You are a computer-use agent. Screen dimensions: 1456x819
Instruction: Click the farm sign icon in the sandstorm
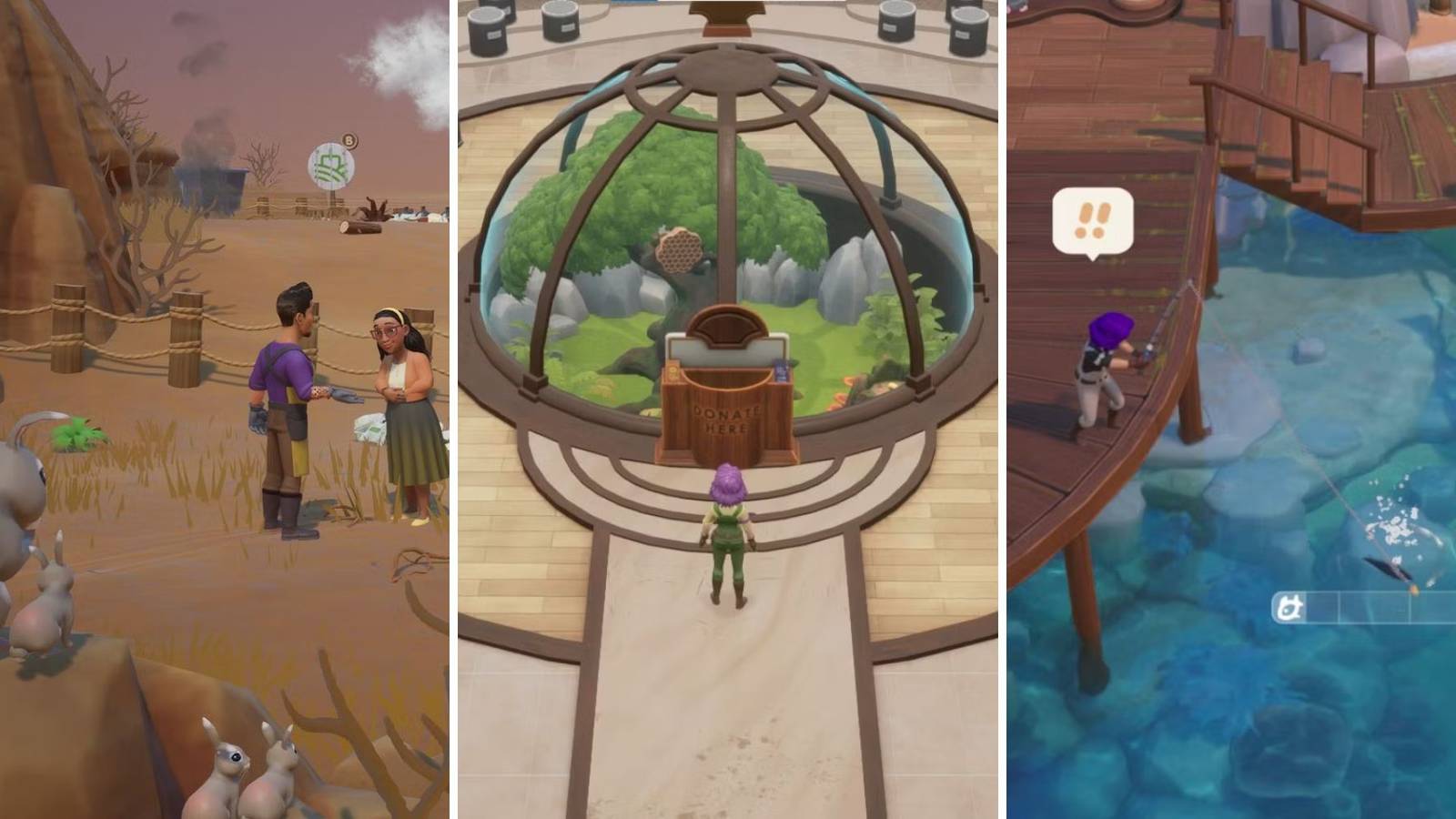[x=331, y=167]
